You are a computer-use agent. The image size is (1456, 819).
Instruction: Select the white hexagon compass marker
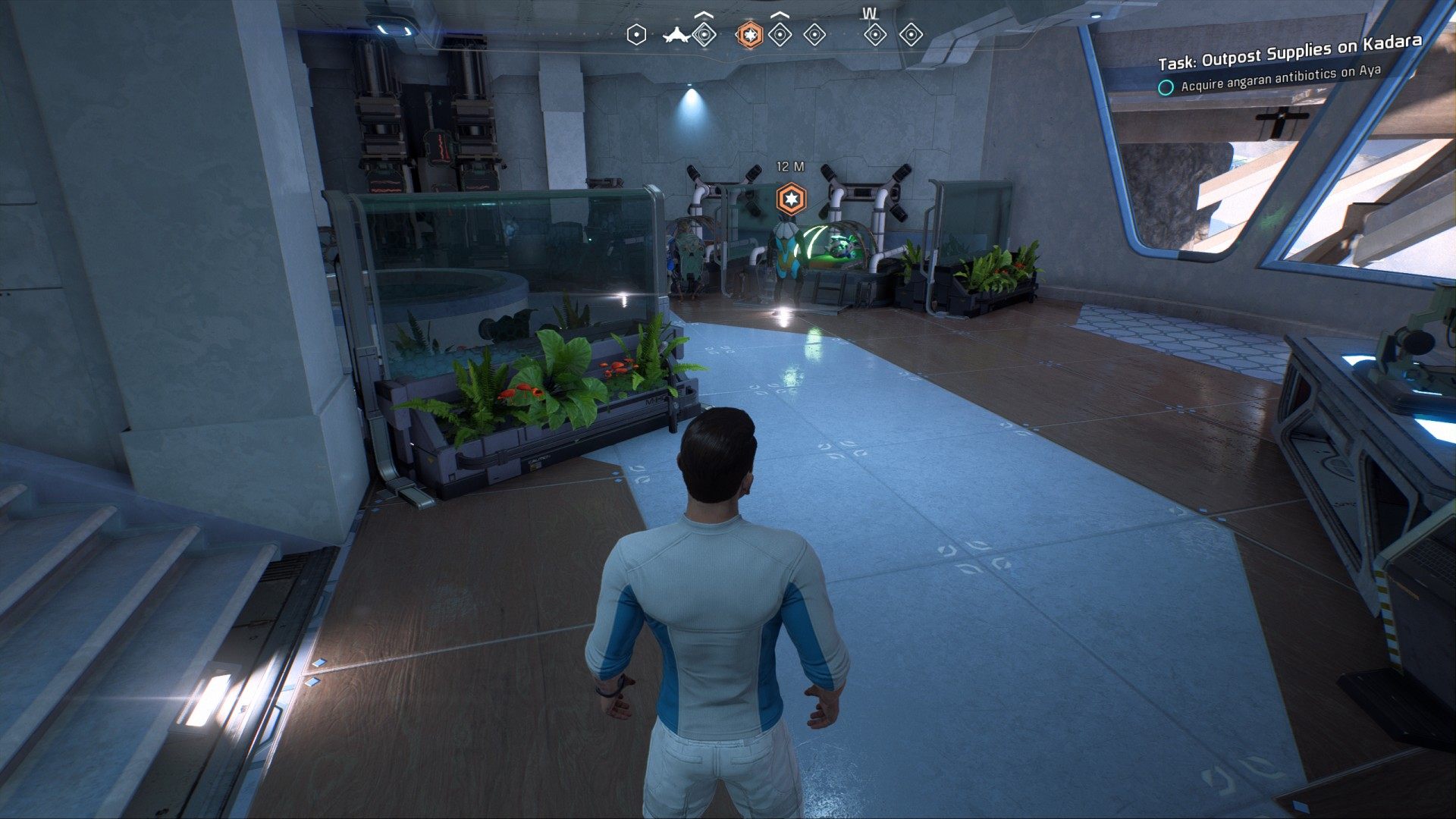(x=637, y=35)
